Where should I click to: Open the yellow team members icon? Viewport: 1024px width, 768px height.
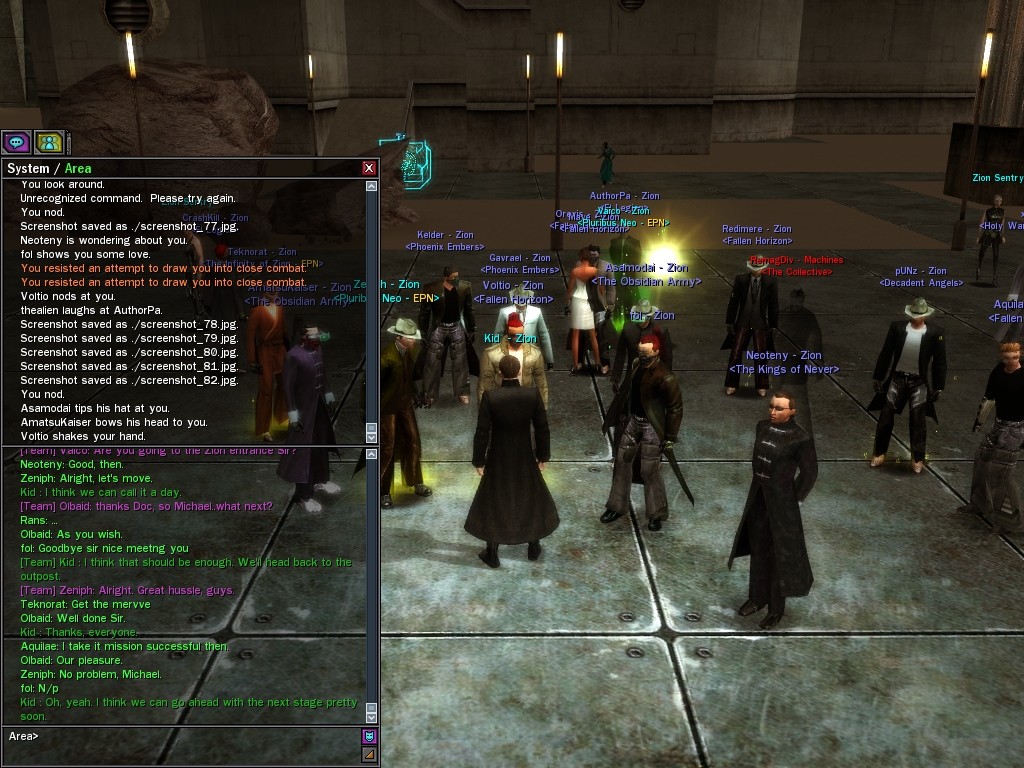tap(49, 142)
